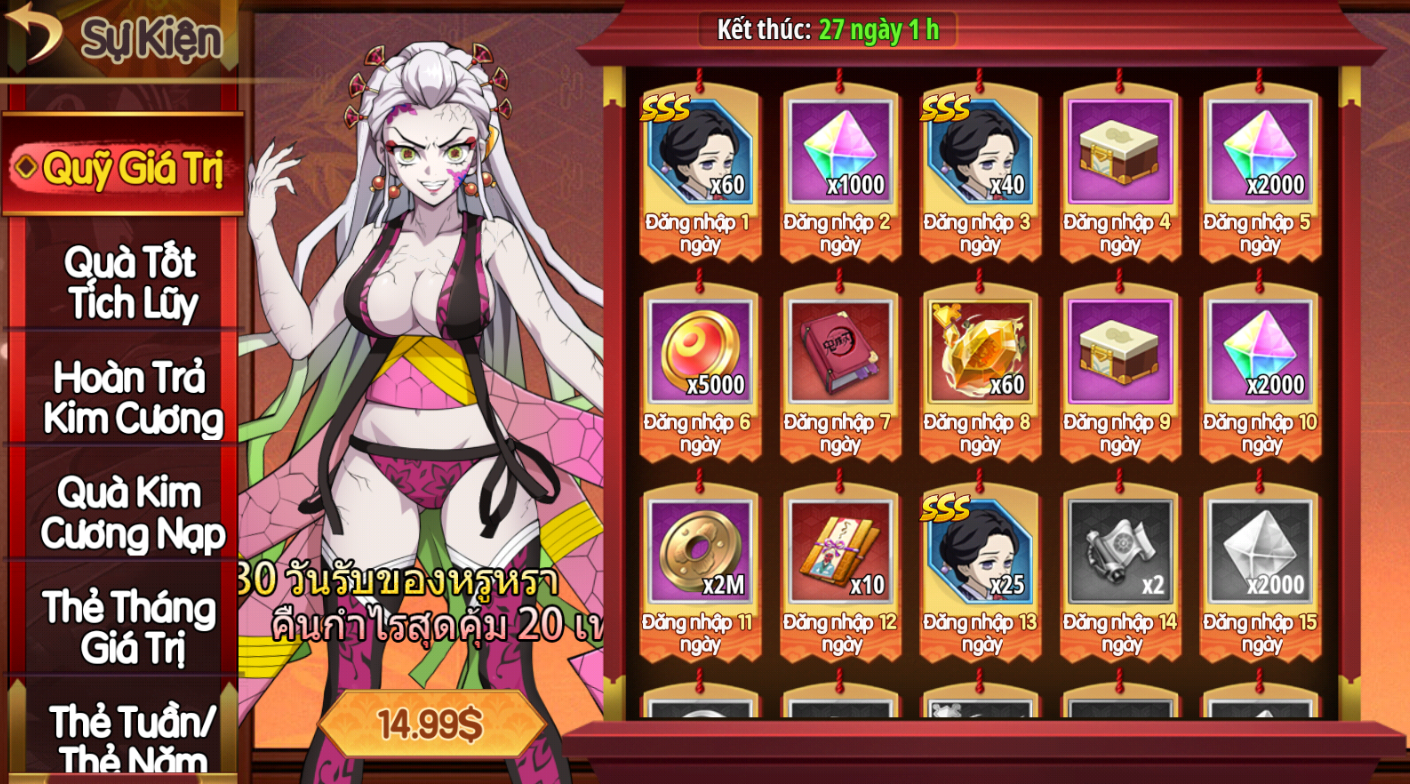Inspect the treasure chest for day 4
Screen dimensions: 1410x784
pos(1120,152)
